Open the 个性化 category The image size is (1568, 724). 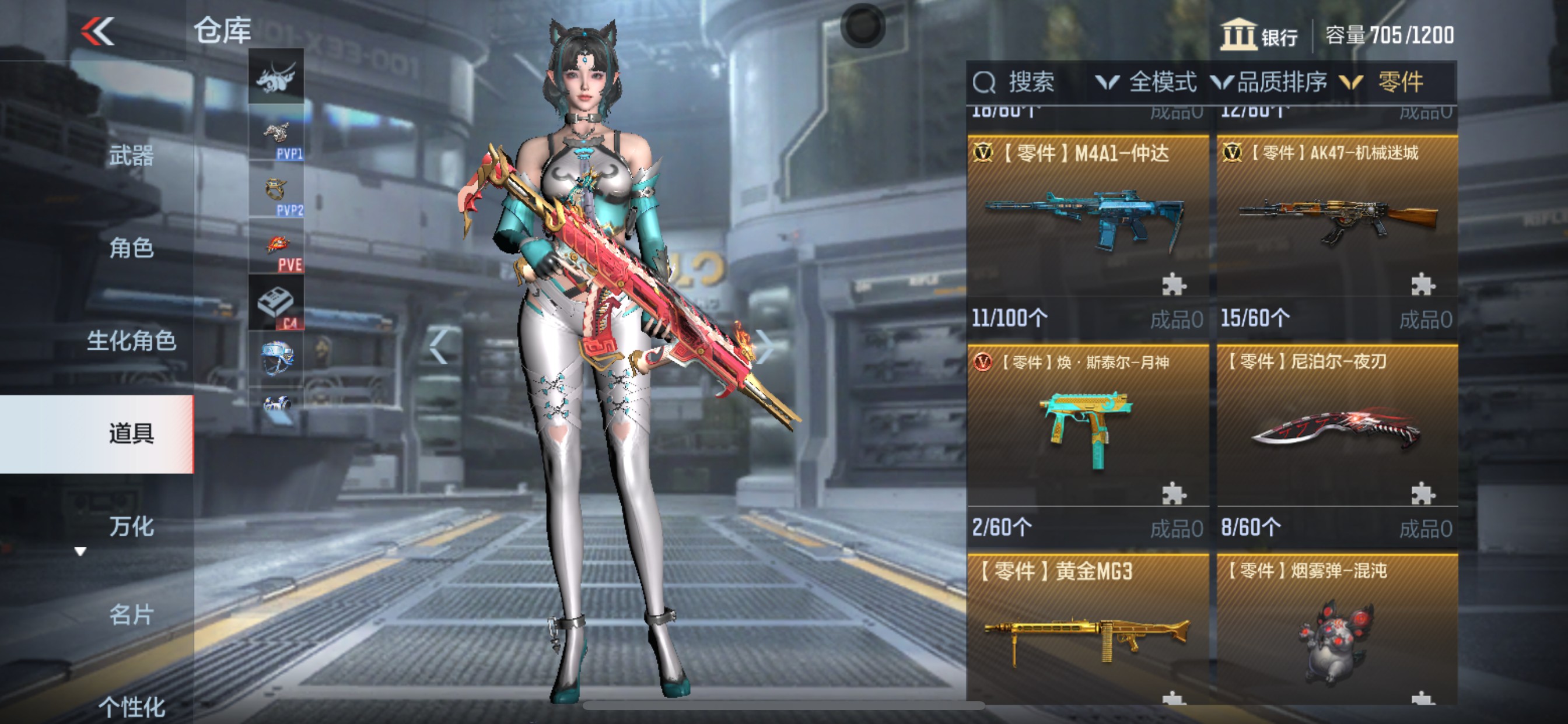131,707
